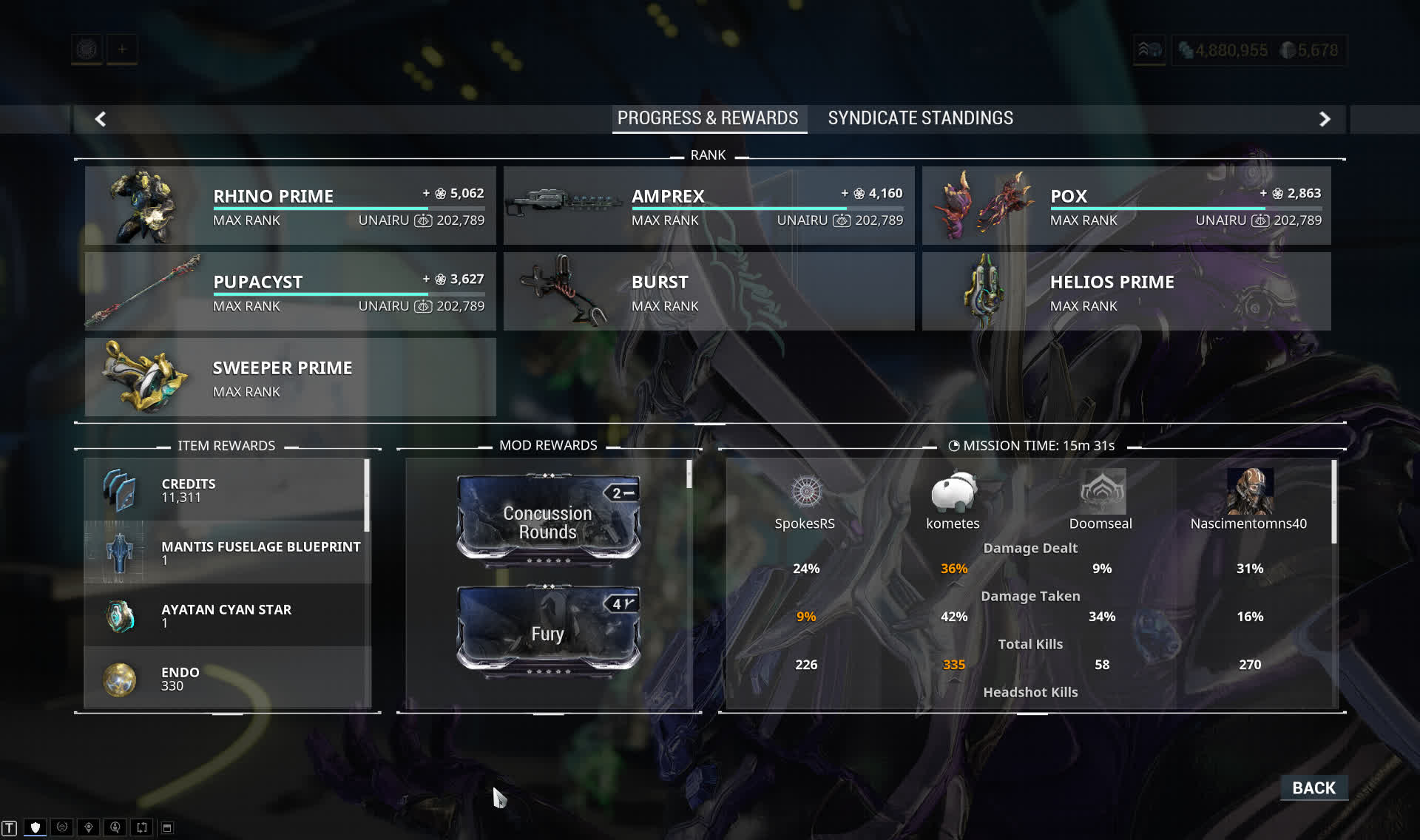Screen dimensions: 1420x840
Task: Go to previous page with left arrow
Action: coord(101,119)
